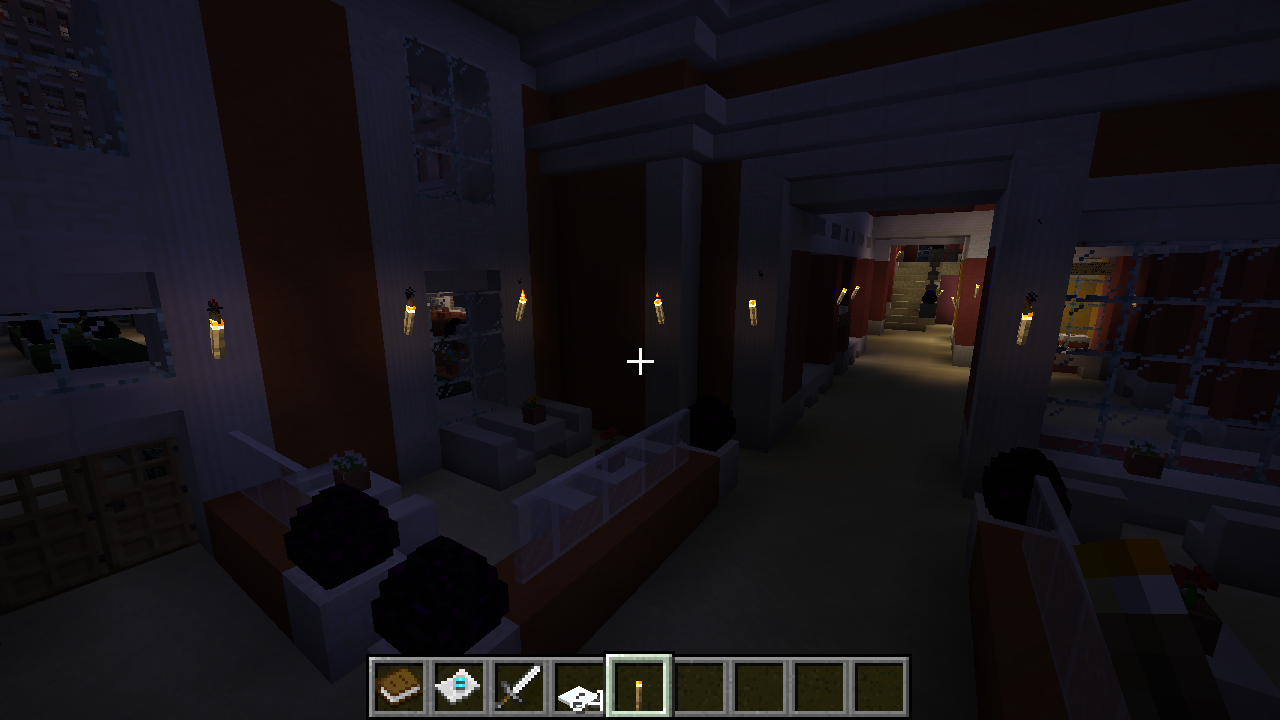Viewport: 1280px width, 720px height.
Task: Select the book slot in the hotbar
Action: (x=400, y=687)
